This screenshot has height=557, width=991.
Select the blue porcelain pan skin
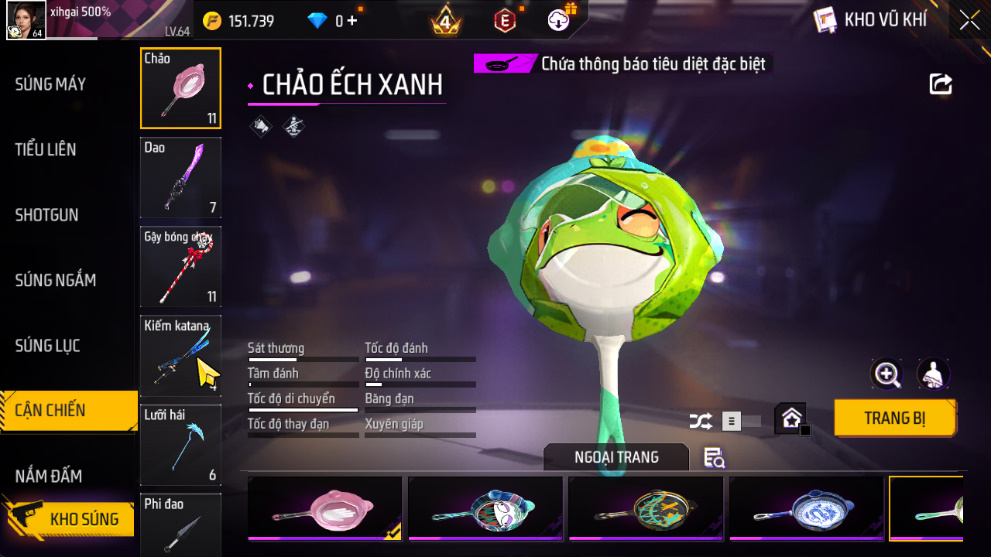(x=806, y=508)
